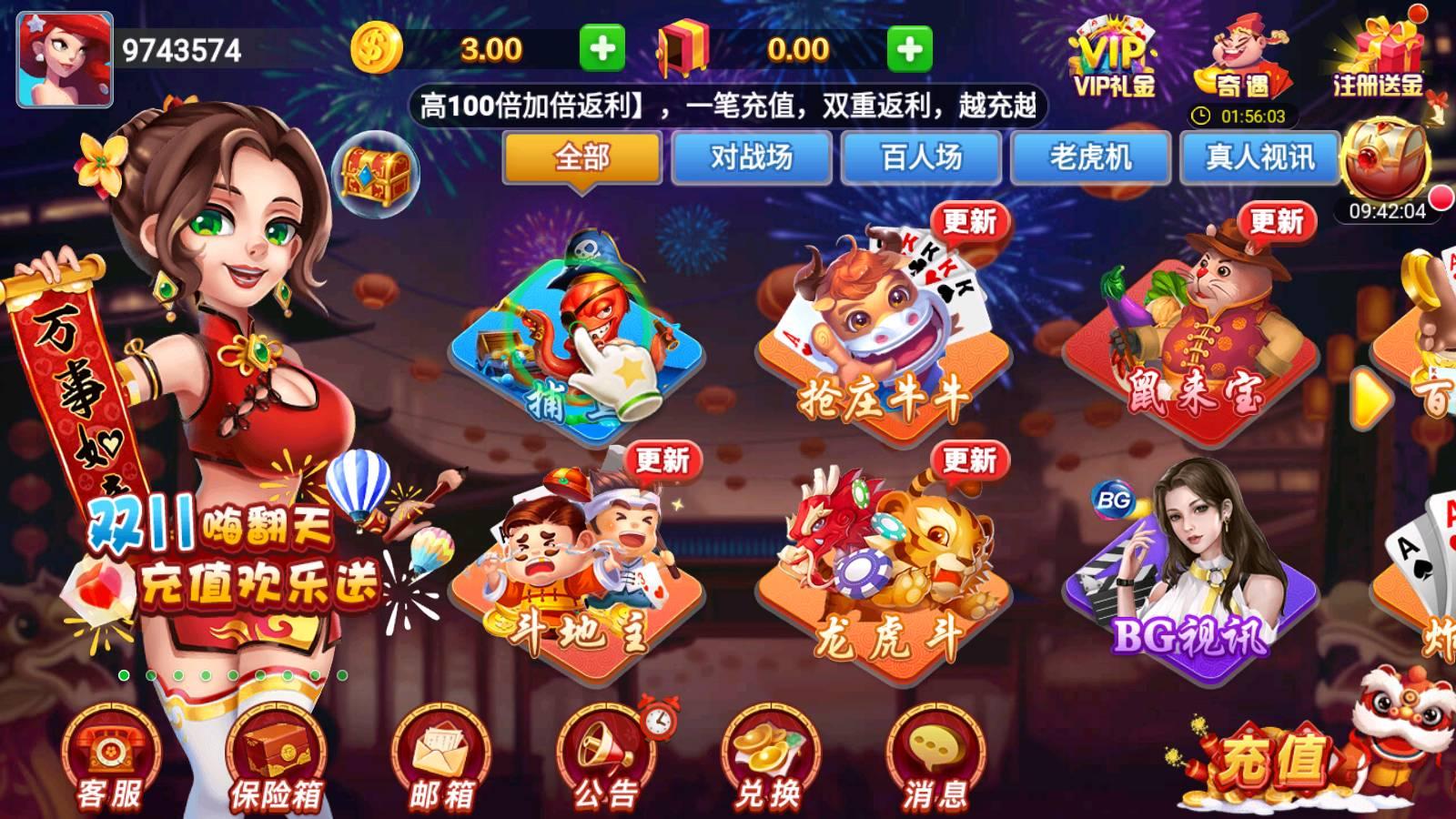Open the 注册送金 registration bonus gift
This screenshot has width=1456, height=819.
(x=1372, y=55)
